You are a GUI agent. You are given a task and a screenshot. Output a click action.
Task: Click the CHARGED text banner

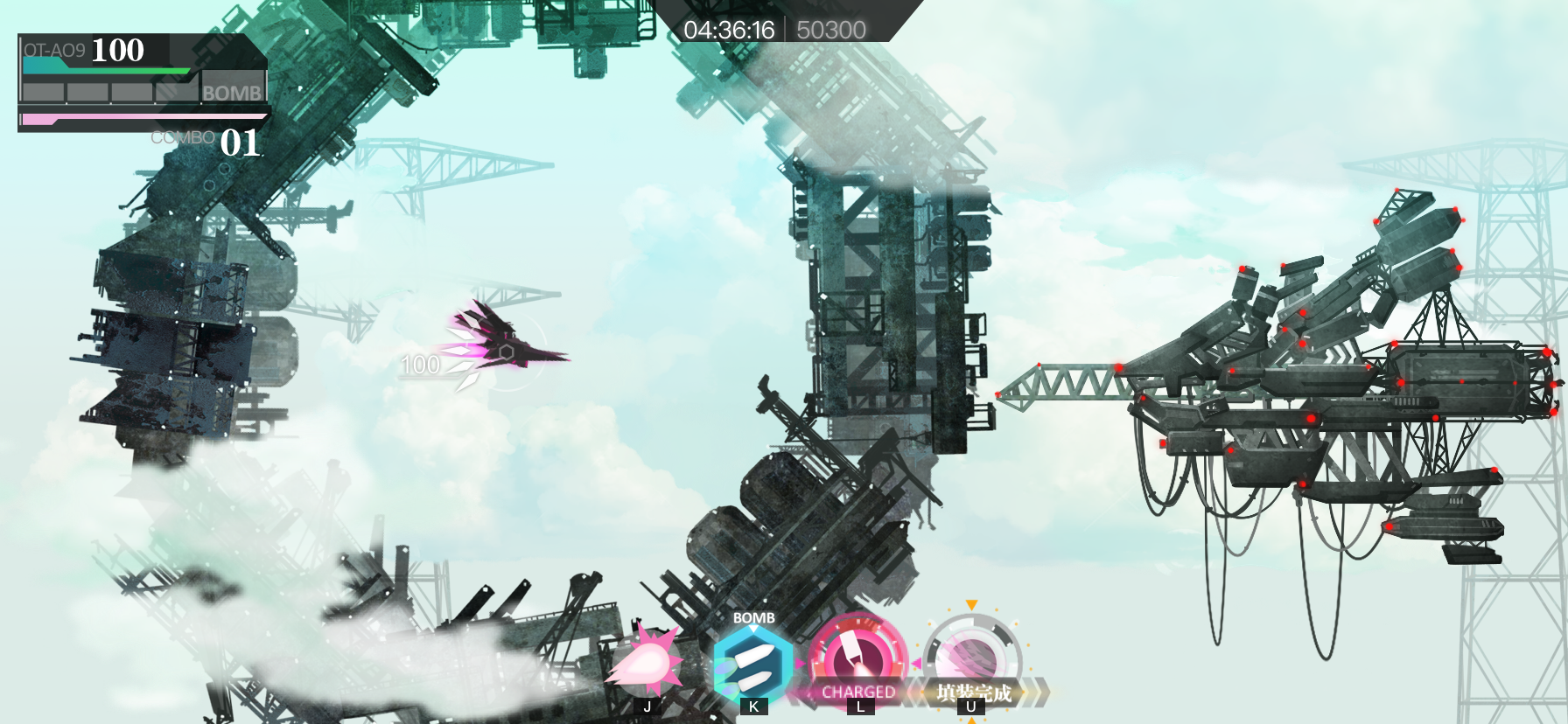point(861,691)
